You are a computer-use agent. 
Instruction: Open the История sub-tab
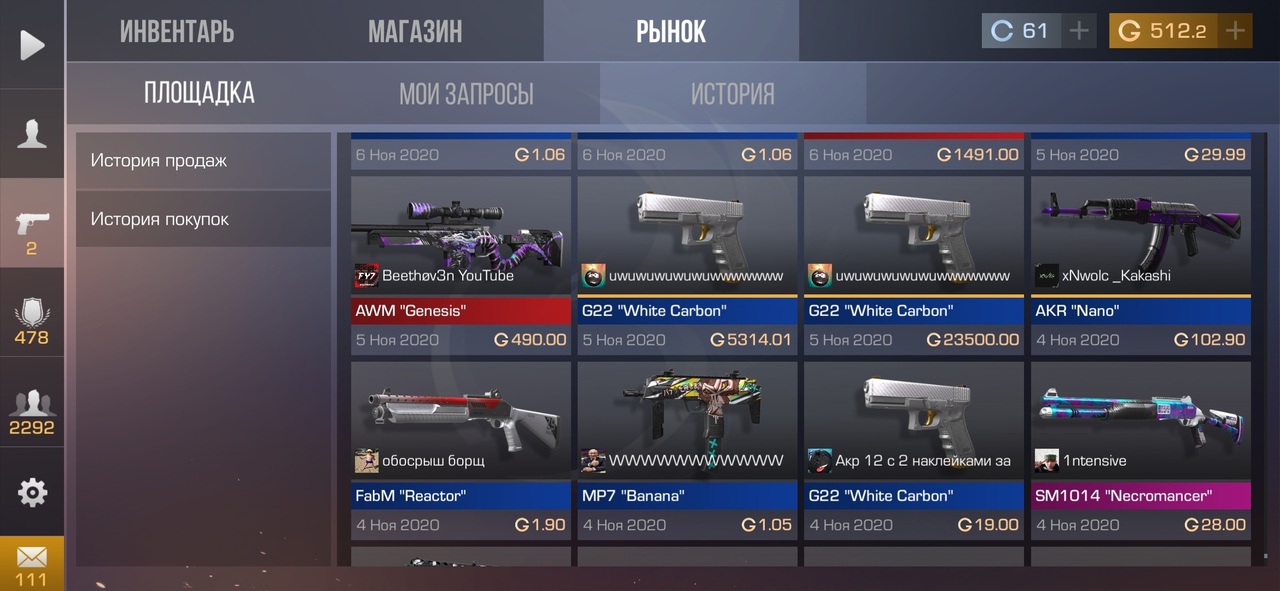(x=732, y=94)
